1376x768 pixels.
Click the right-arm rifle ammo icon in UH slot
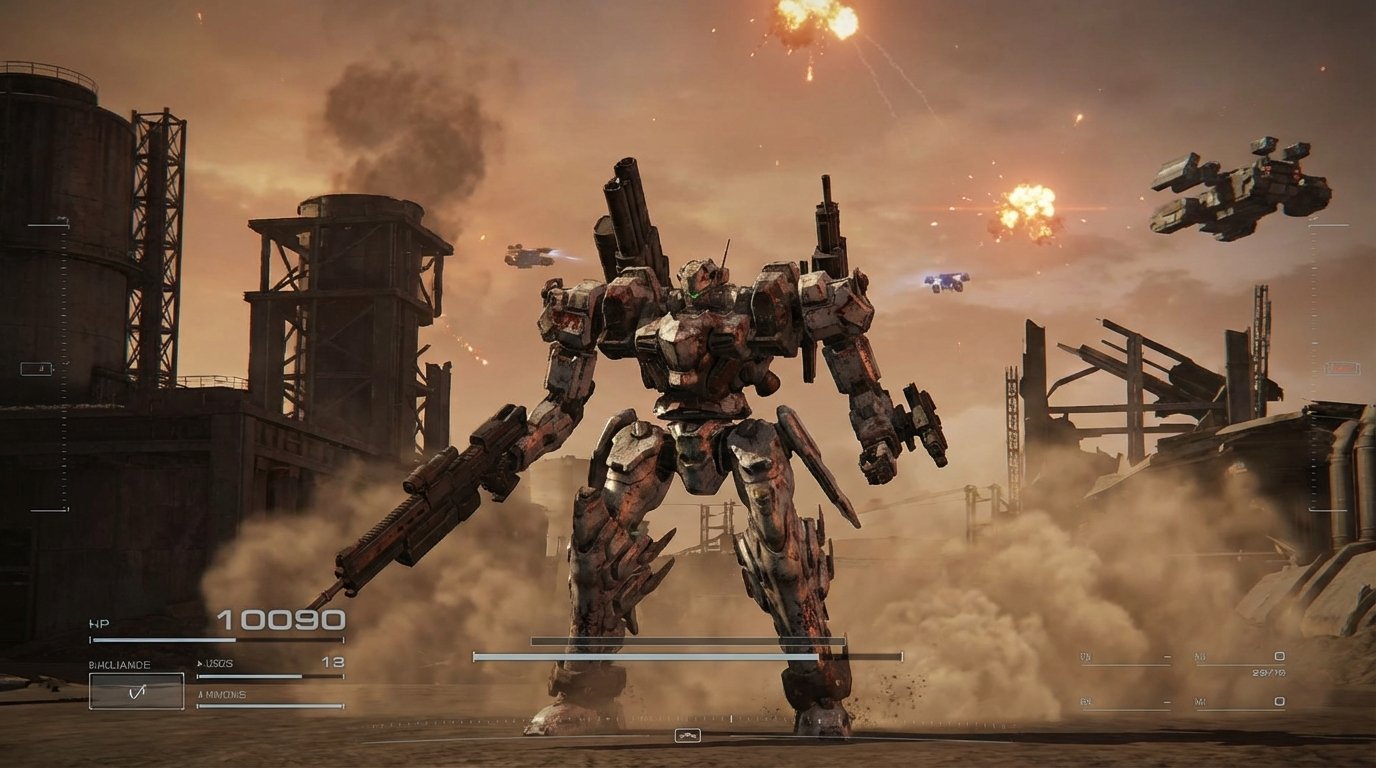point(1167,656)
